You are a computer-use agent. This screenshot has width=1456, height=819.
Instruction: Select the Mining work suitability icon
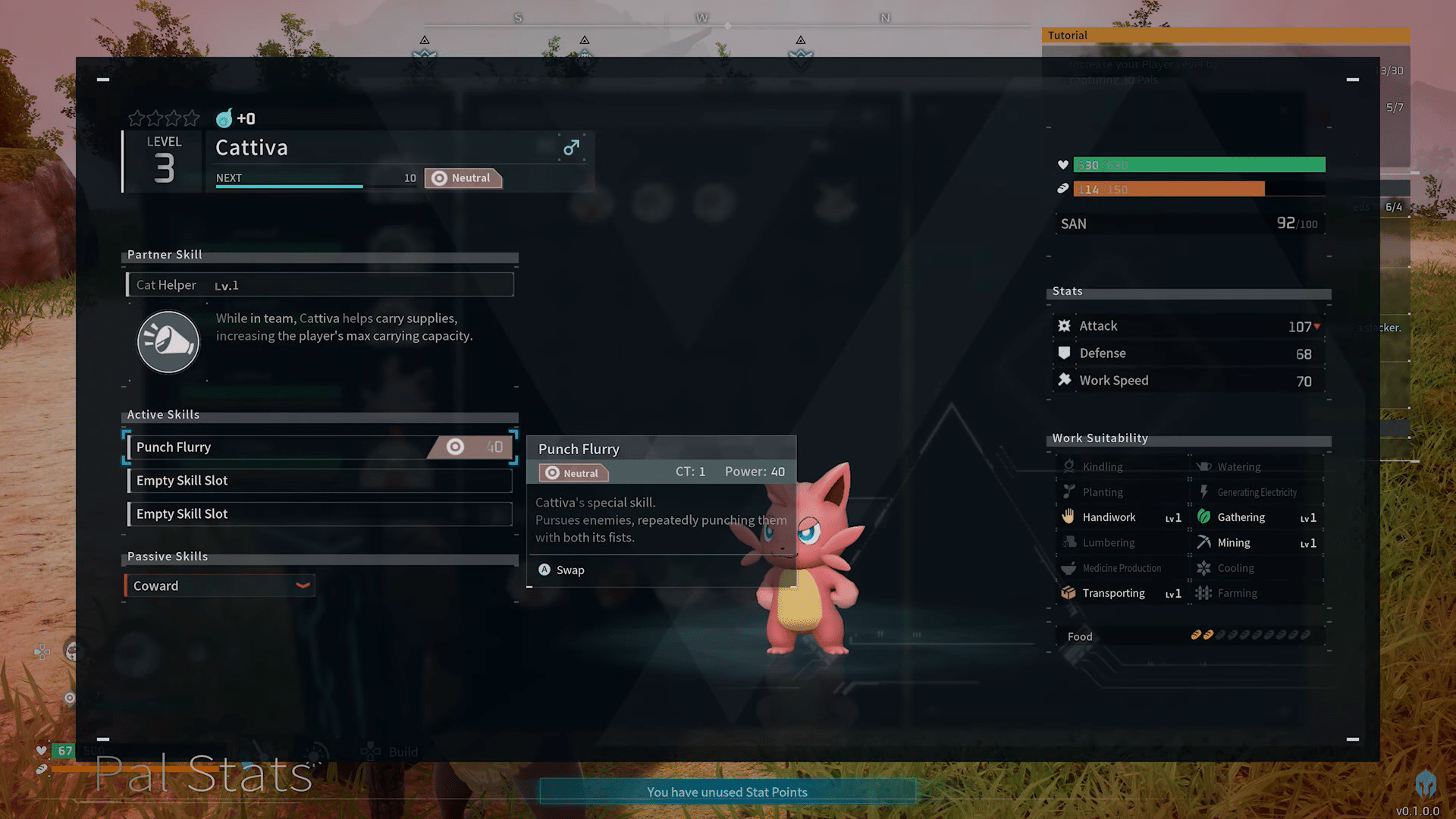click(x=1205, y=542)
